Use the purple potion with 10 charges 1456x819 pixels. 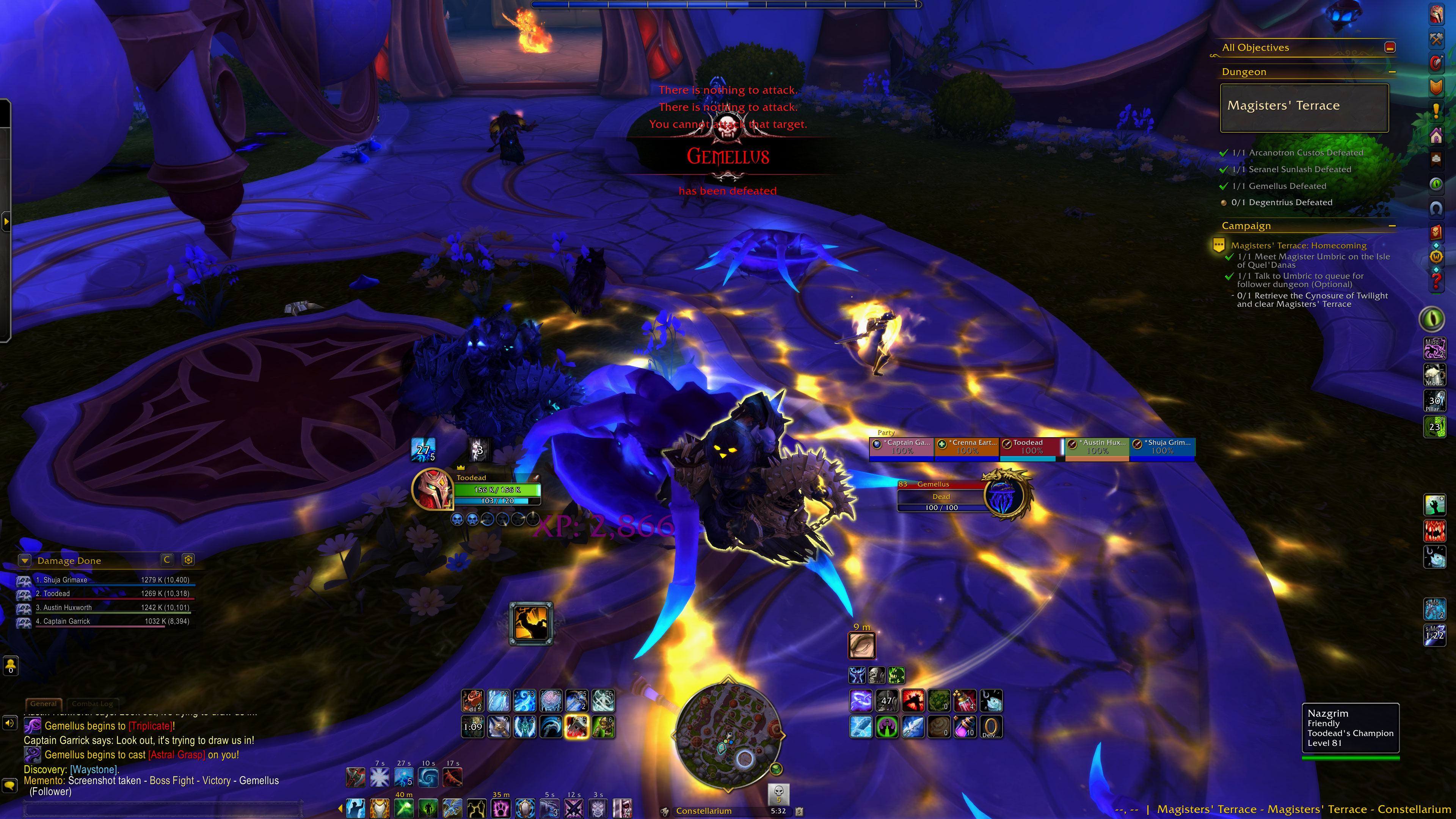click(964, 727)
